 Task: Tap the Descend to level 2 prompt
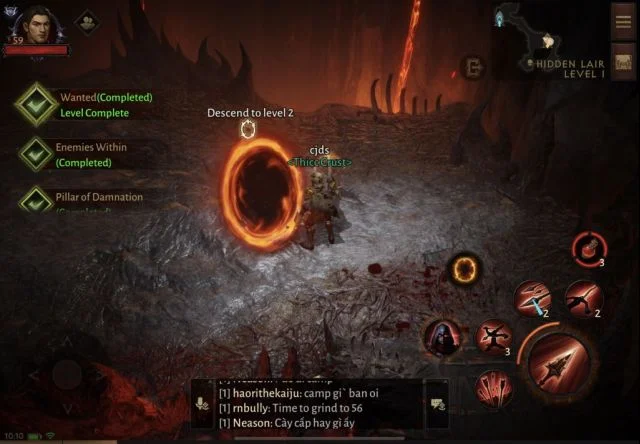click(250, 113)
